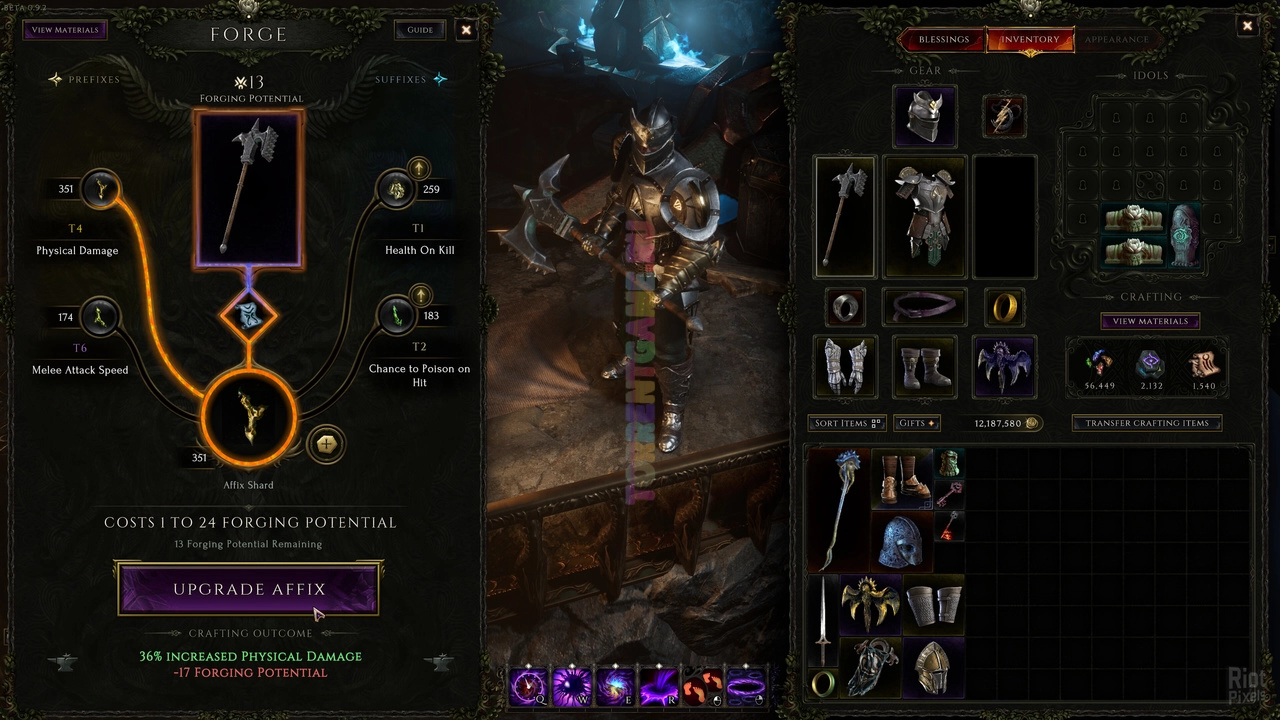Click Transfer Crafting Items
The width and height of the screenshot is (1280, 720).
(x=1147, y=423)
